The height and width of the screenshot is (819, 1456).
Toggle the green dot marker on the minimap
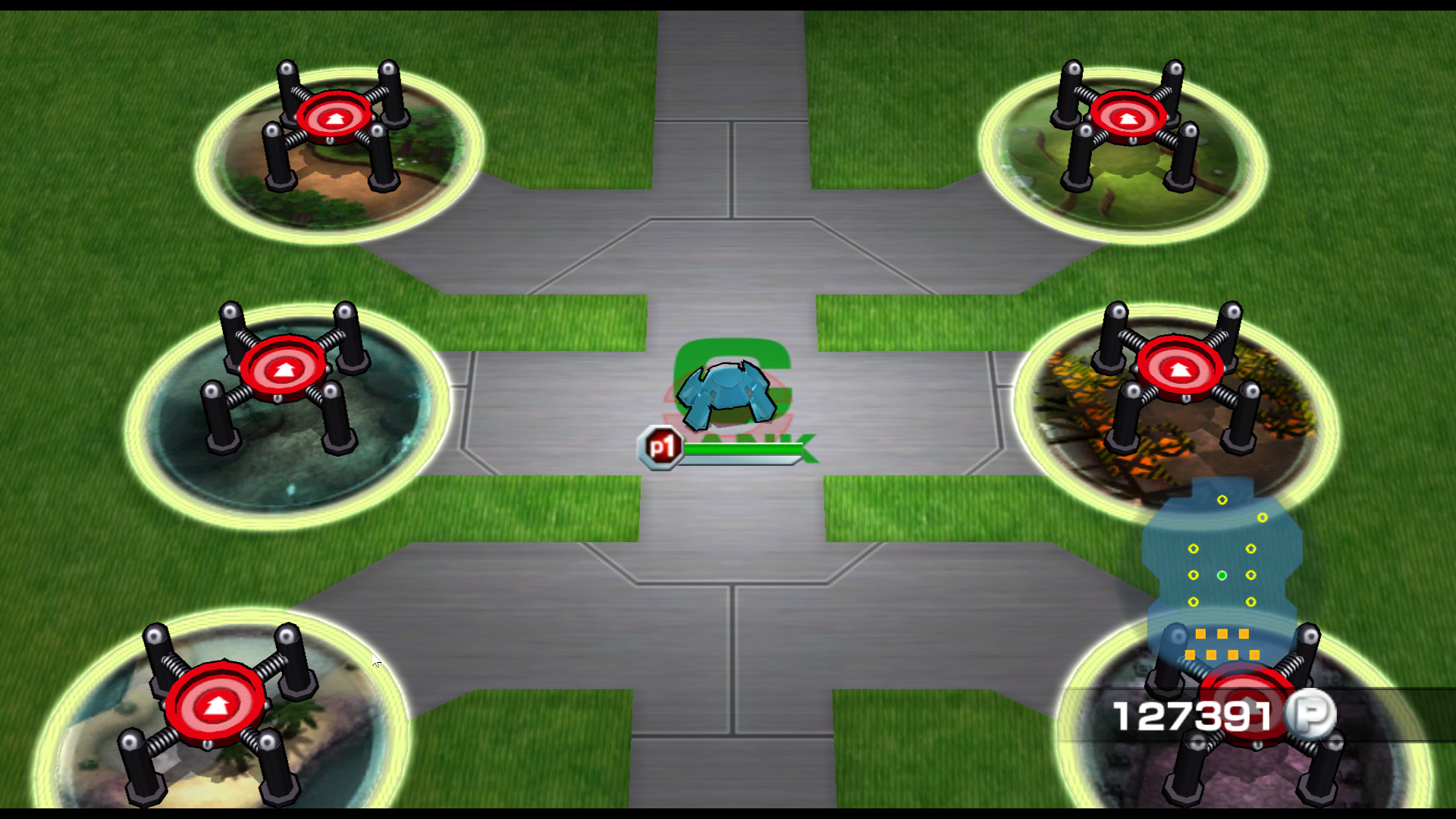1222,576
